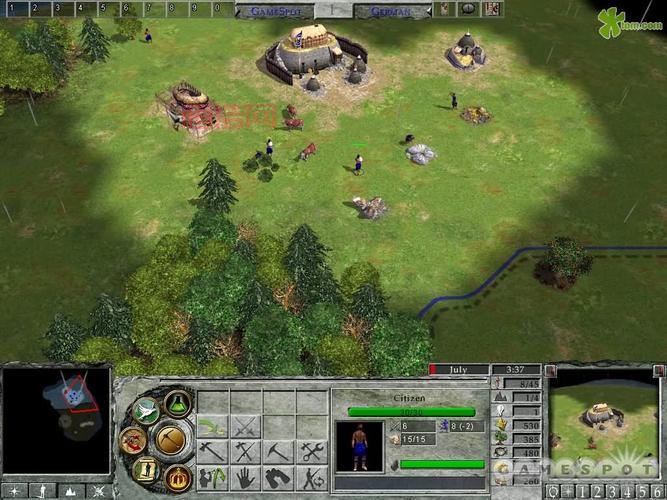Click the sickle harvest command
Screen dimensions: 667x500
tap(213, 427)
